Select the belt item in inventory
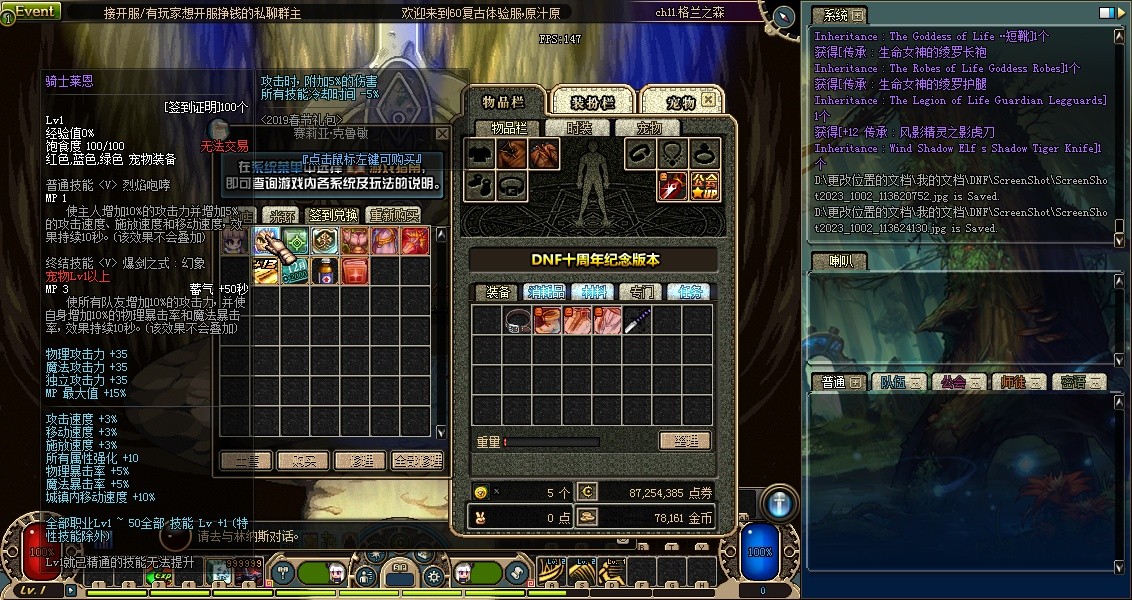Image resolution: width=1132 pixels, height=600 pixels. click(x=517, y=320)
